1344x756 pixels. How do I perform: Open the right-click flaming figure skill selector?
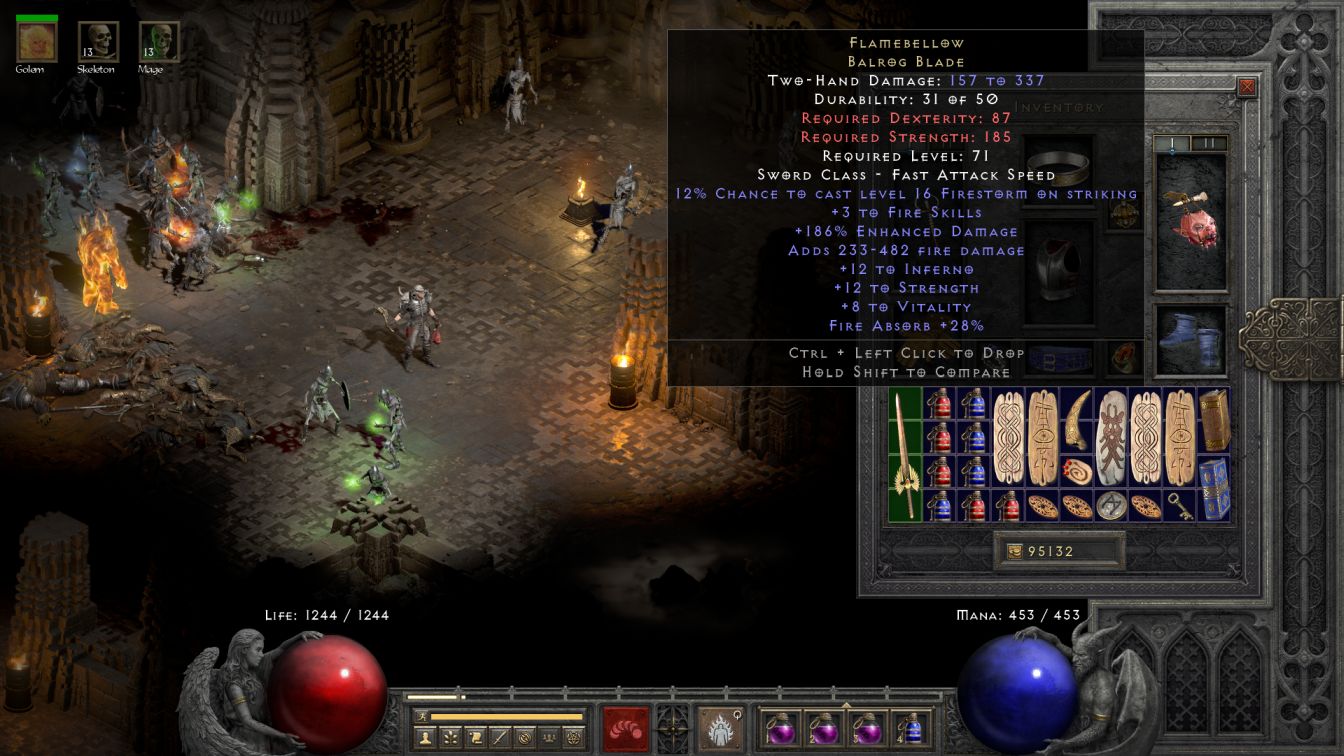[x=720, y=728]
